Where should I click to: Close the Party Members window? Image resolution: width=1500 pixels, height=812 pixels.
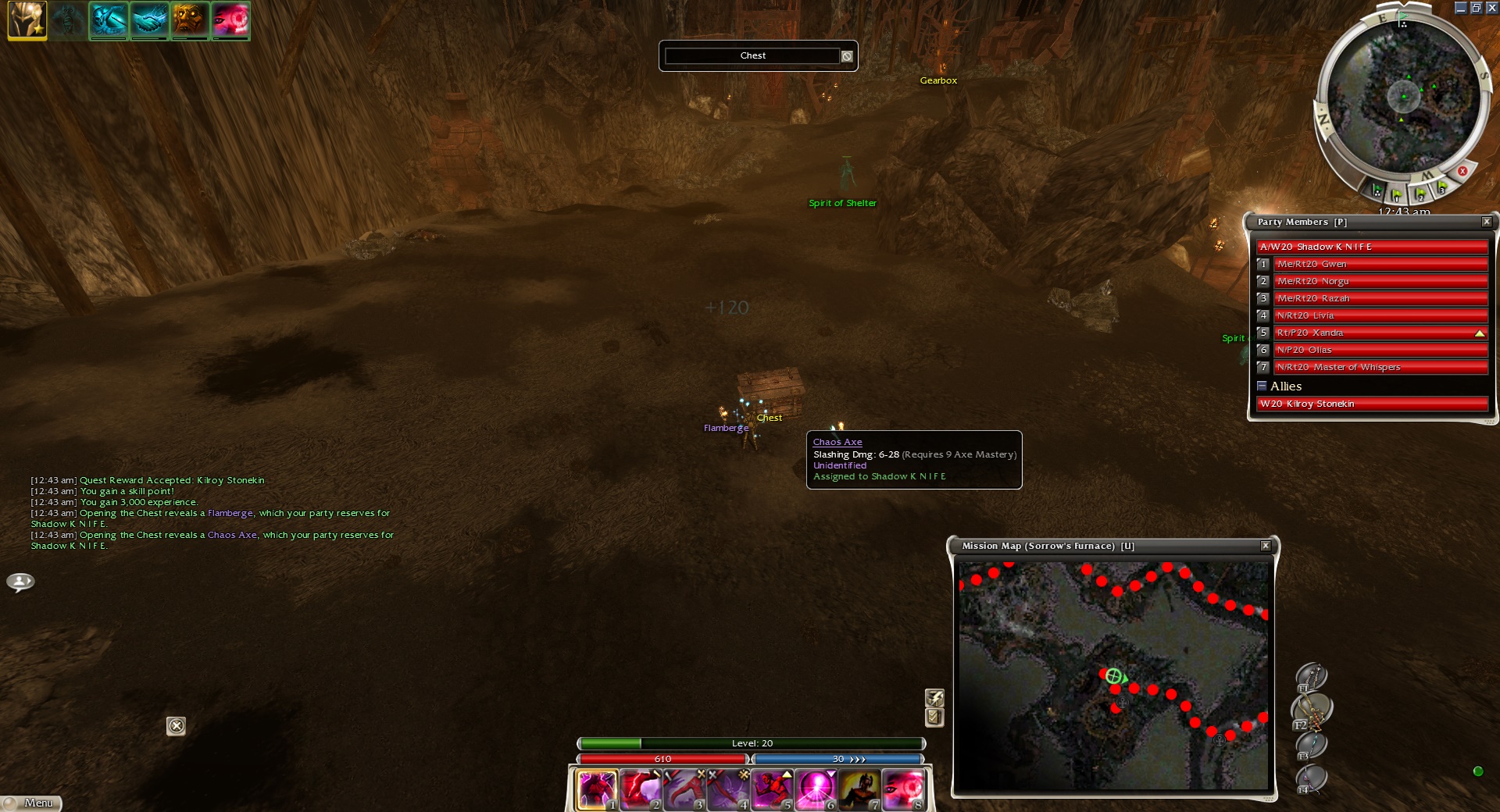coord(1486,223)
